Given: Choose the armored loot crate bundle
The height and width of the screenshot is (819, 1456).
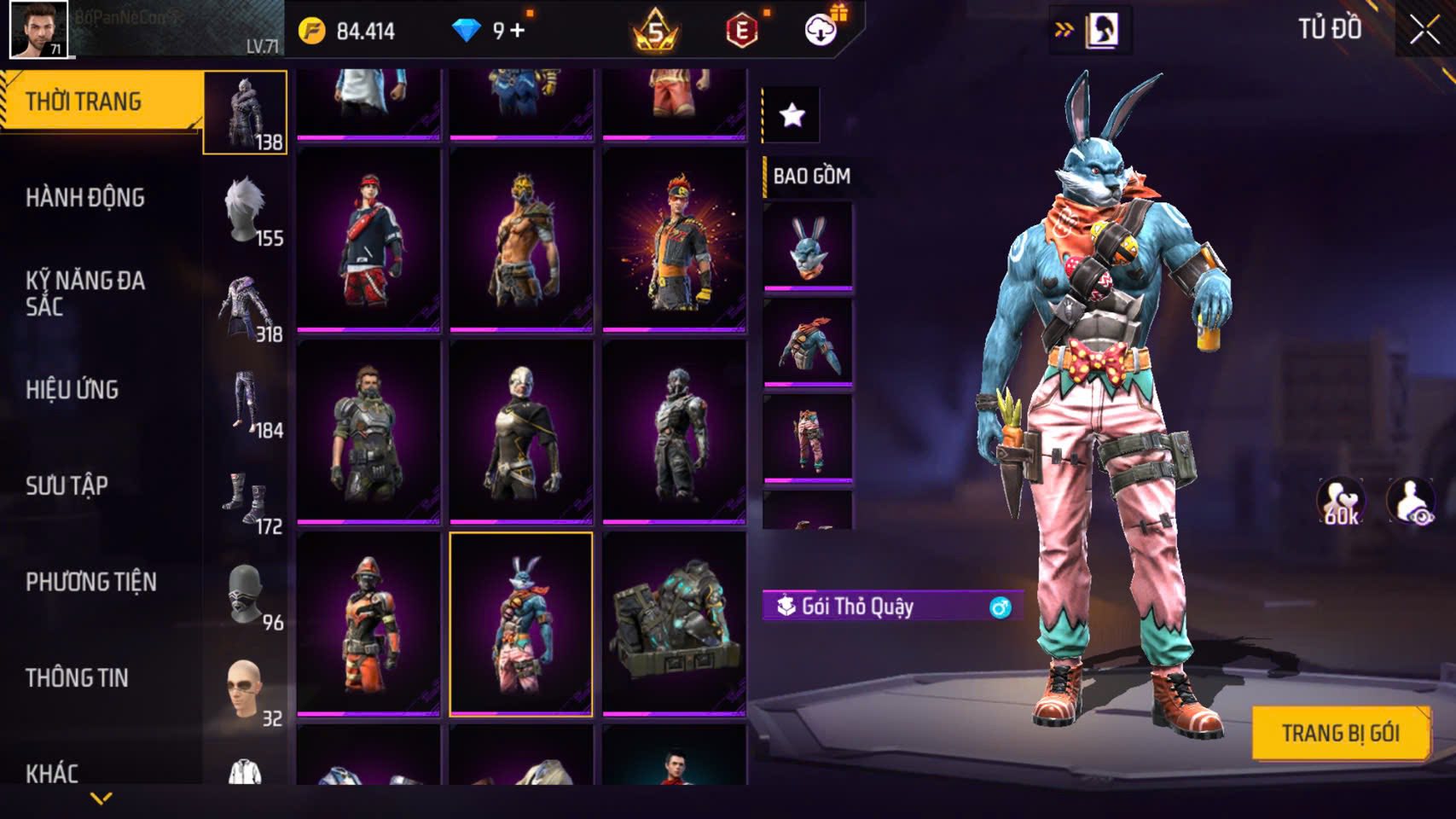Looking at the screenshot, I should coord(674,624).
